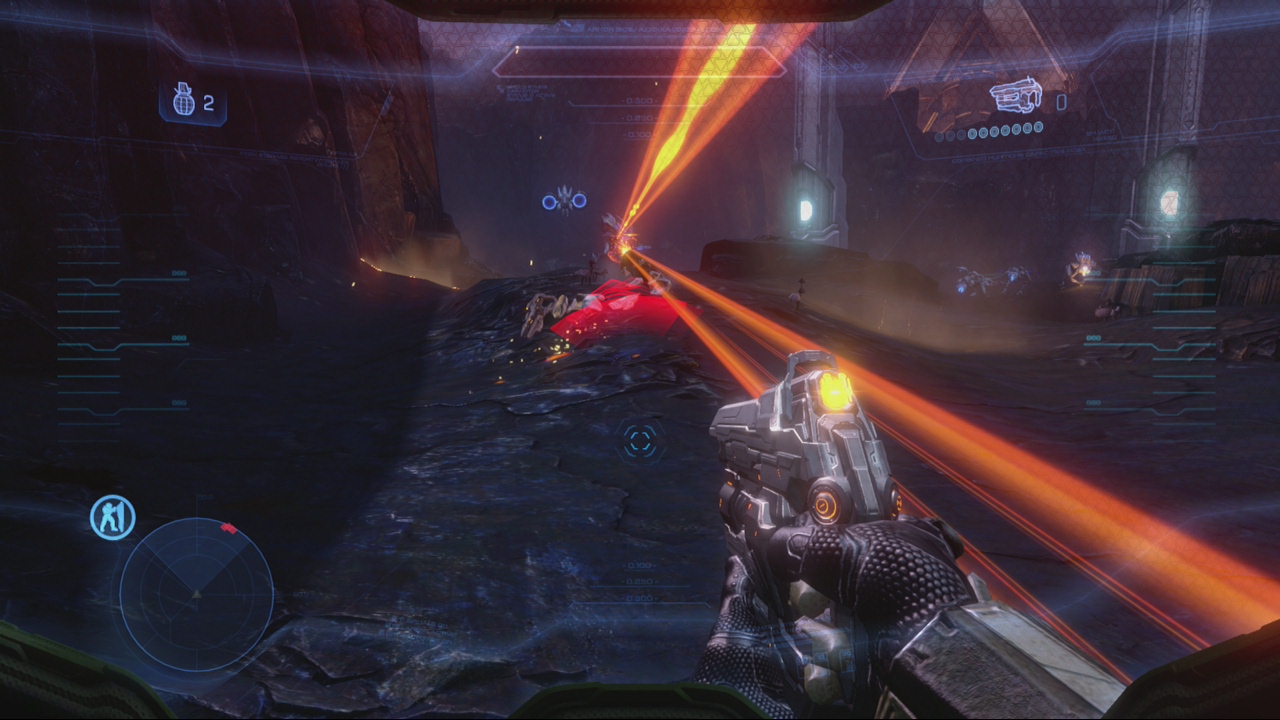Select the red enemy blip on motion tracker
Screen dimensions: 1280x720
click(x=230, y=527)
